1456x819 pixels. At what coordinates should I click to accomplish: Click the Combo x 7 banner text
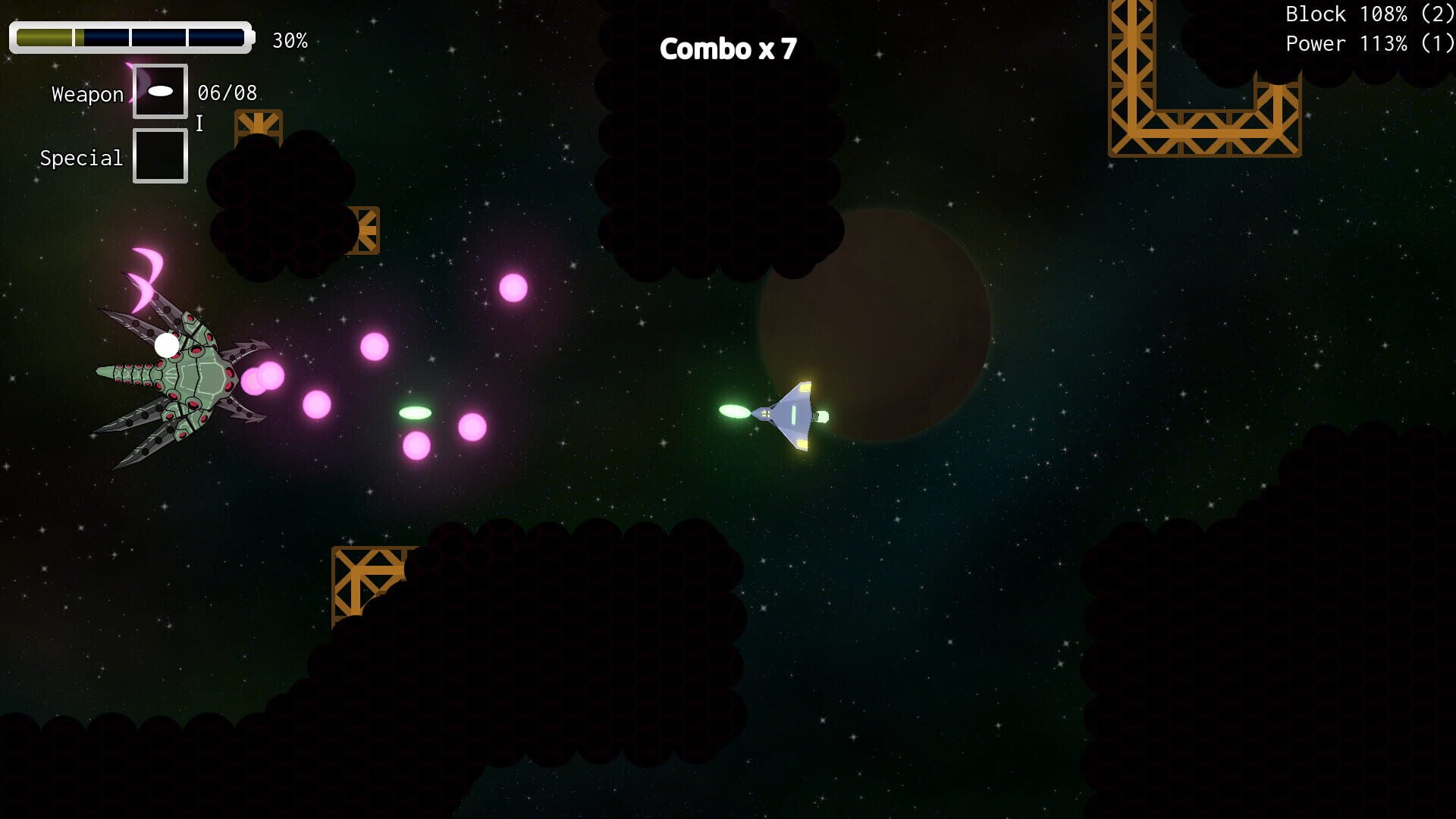tap(729, 49)
